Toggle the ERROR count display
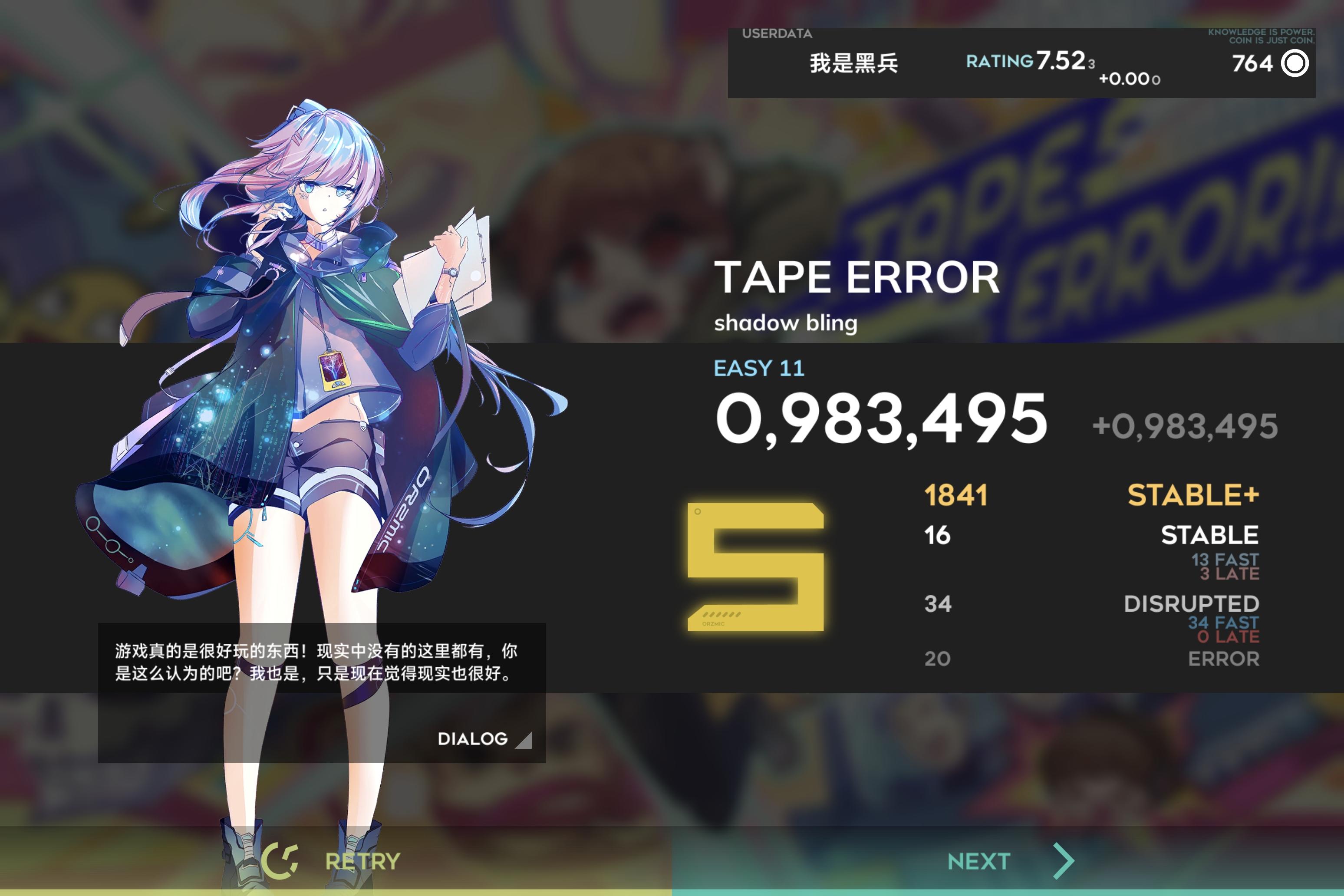This screenshot has width=1344, height=896. 1223,659
